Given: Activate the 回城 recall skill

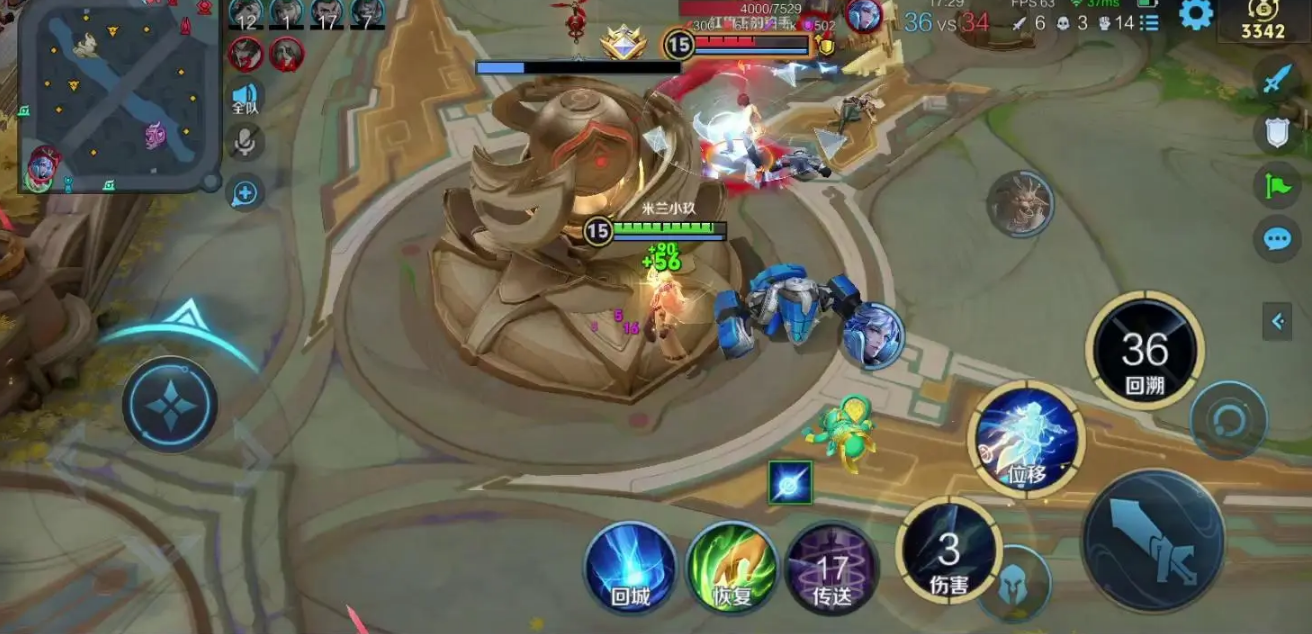Looking at the screenshot, I should 630,568.
